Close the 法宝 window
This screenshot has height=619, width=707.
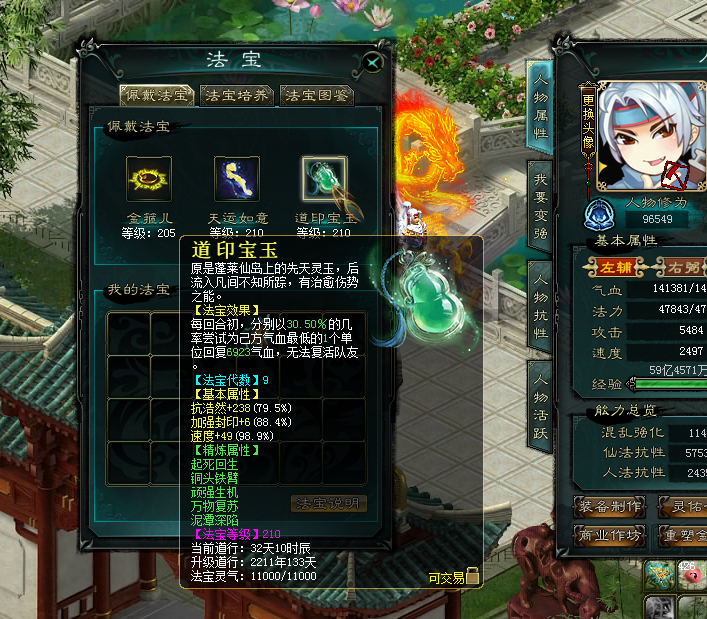pos(373,62)
